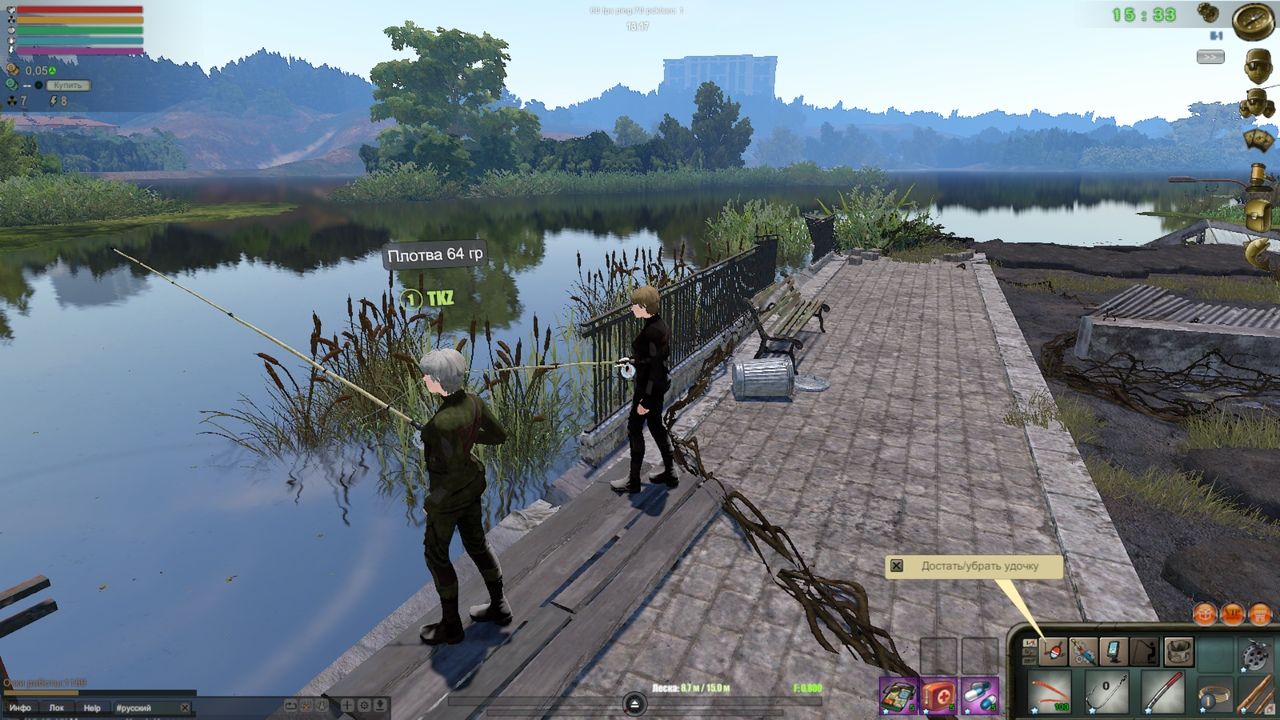The height and width of the screenshot is (720, 1280).
Task: Click the orange shopping cart icon
Action: coord(1261,612)
